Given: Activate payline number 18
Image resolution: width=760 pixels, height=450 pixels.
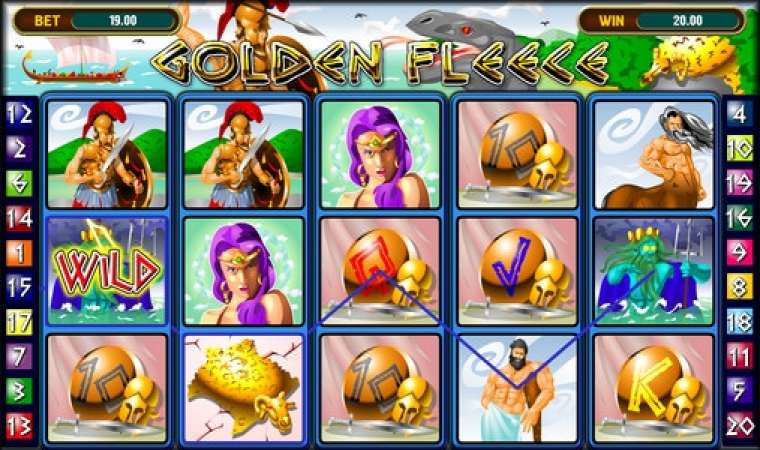Looking at the screenshot, I should [741, 322].
